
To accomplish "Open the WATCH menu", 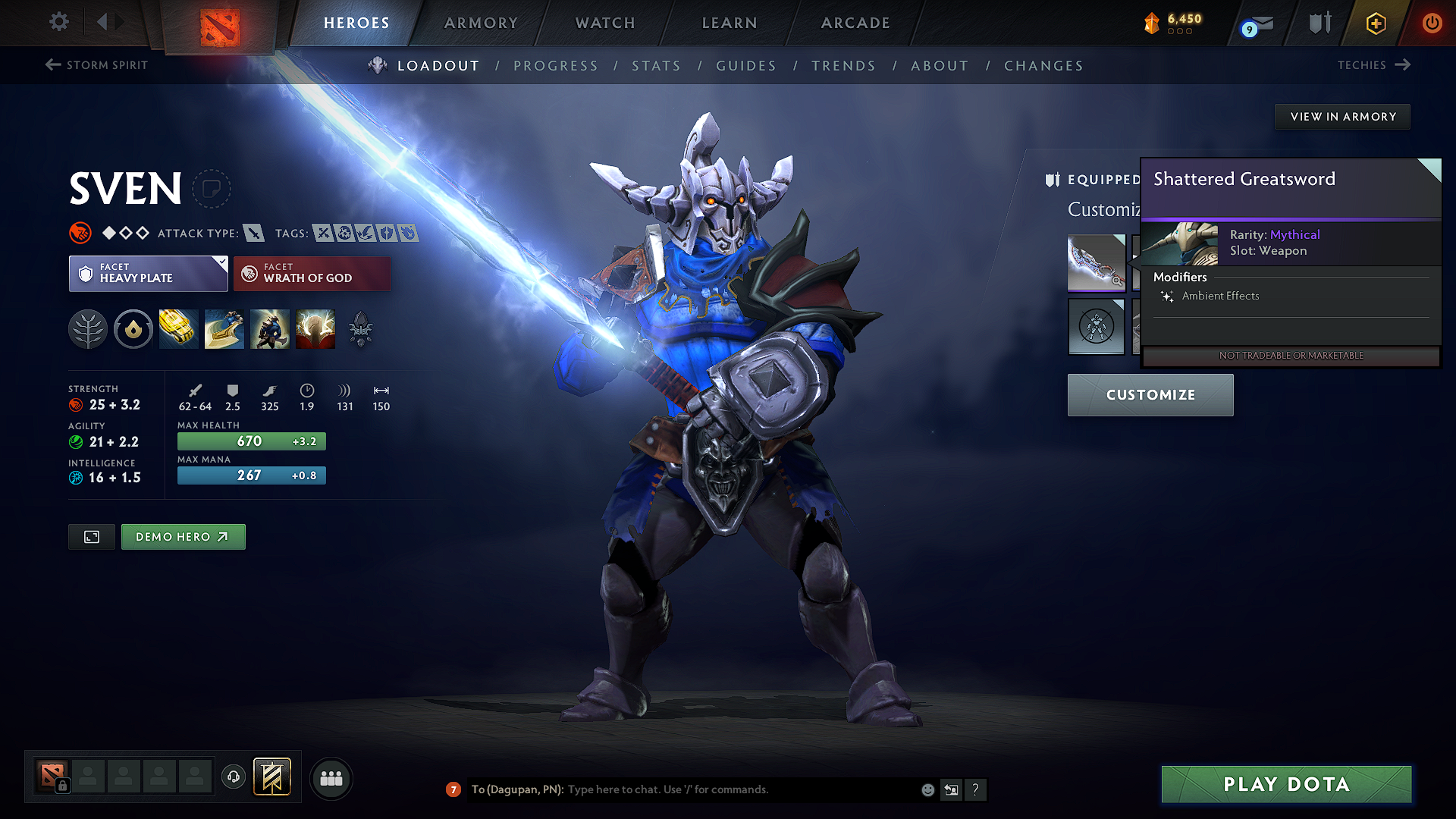I will pyautogui.click(x=604, y=23).
